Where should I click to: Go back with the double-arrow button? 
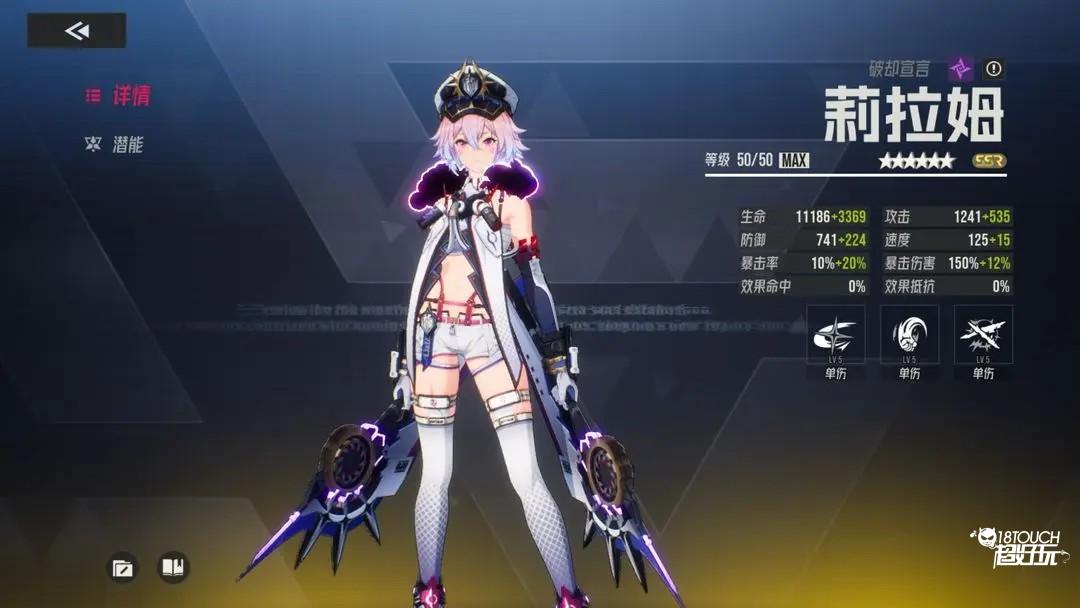pyautogui.click(x=77, y=31)
